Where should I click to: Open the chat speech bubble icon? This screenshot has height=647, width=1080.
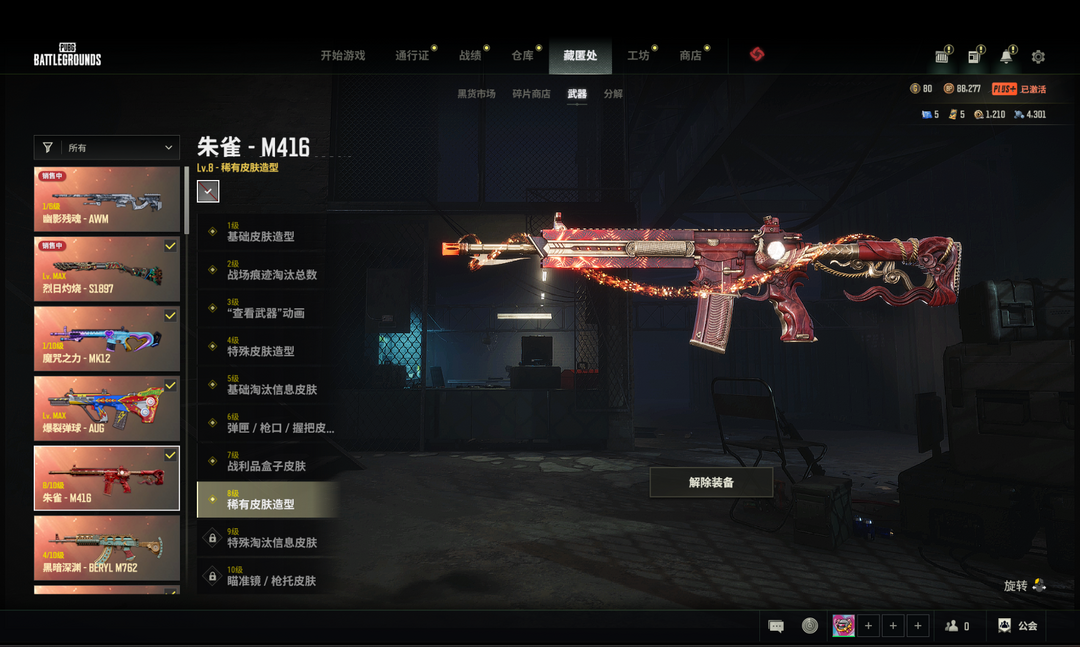[x=776, y=626]
